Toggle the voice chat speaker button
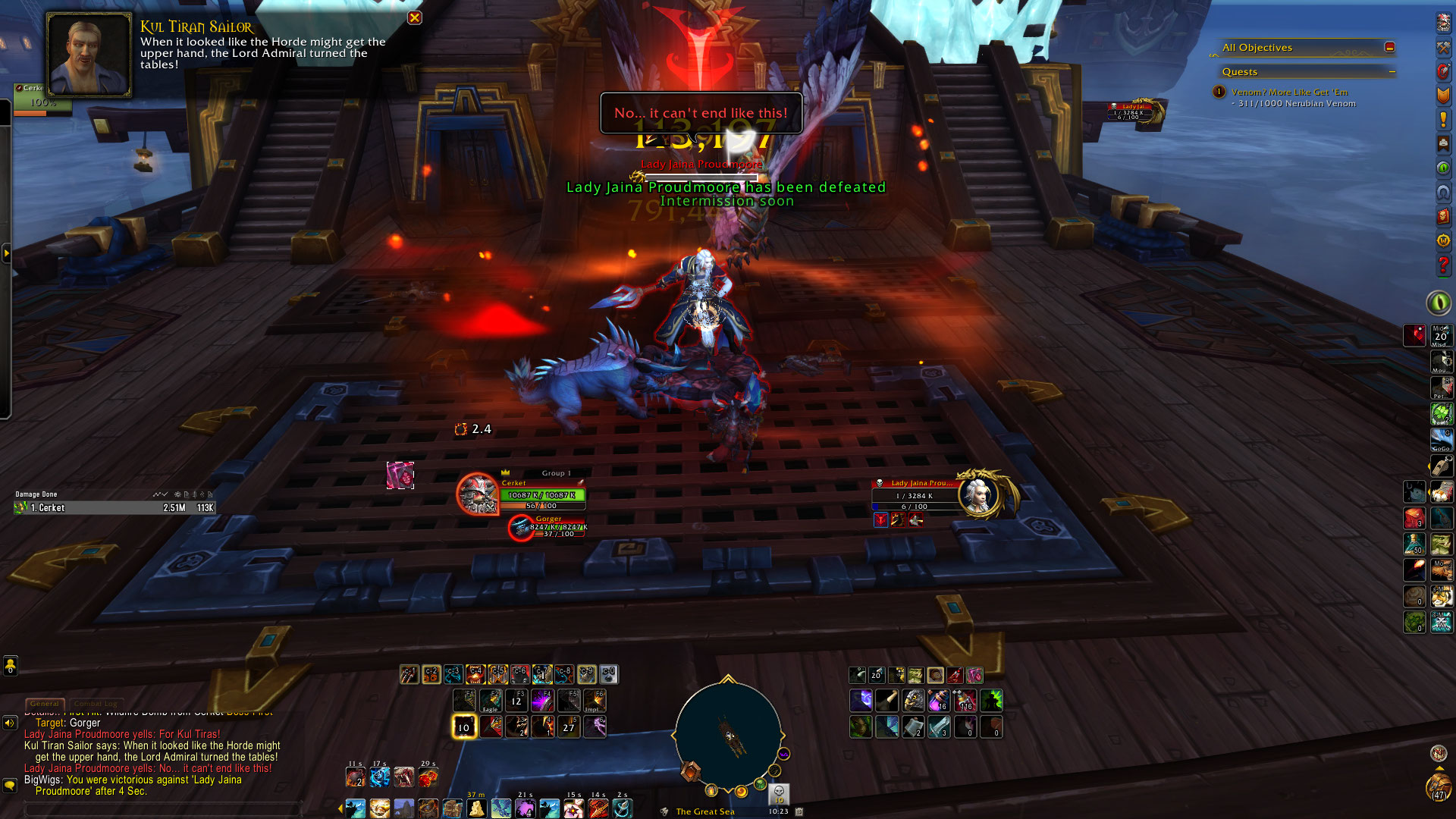This screenshot has width=1456, height=819. (x=9, y=723)
